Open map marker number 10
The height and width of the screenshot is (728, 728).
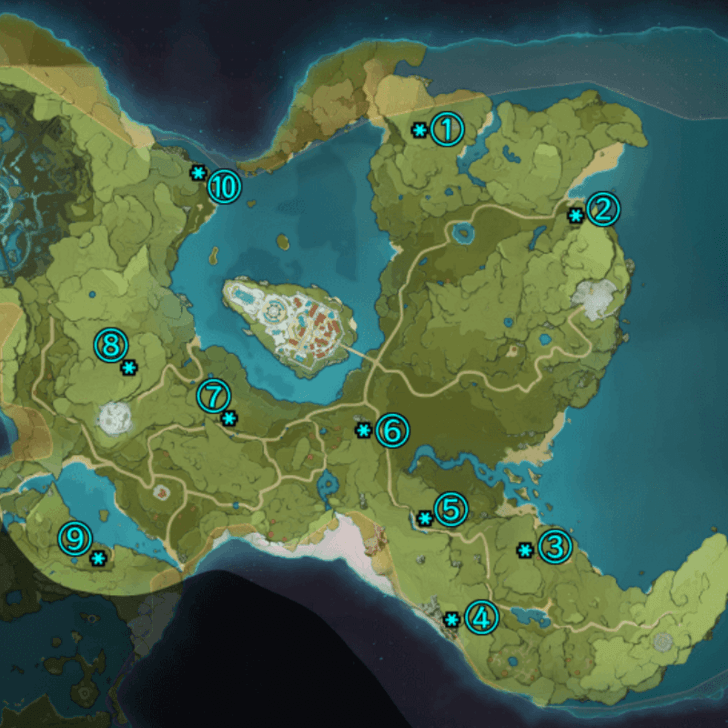pos(225,186)
